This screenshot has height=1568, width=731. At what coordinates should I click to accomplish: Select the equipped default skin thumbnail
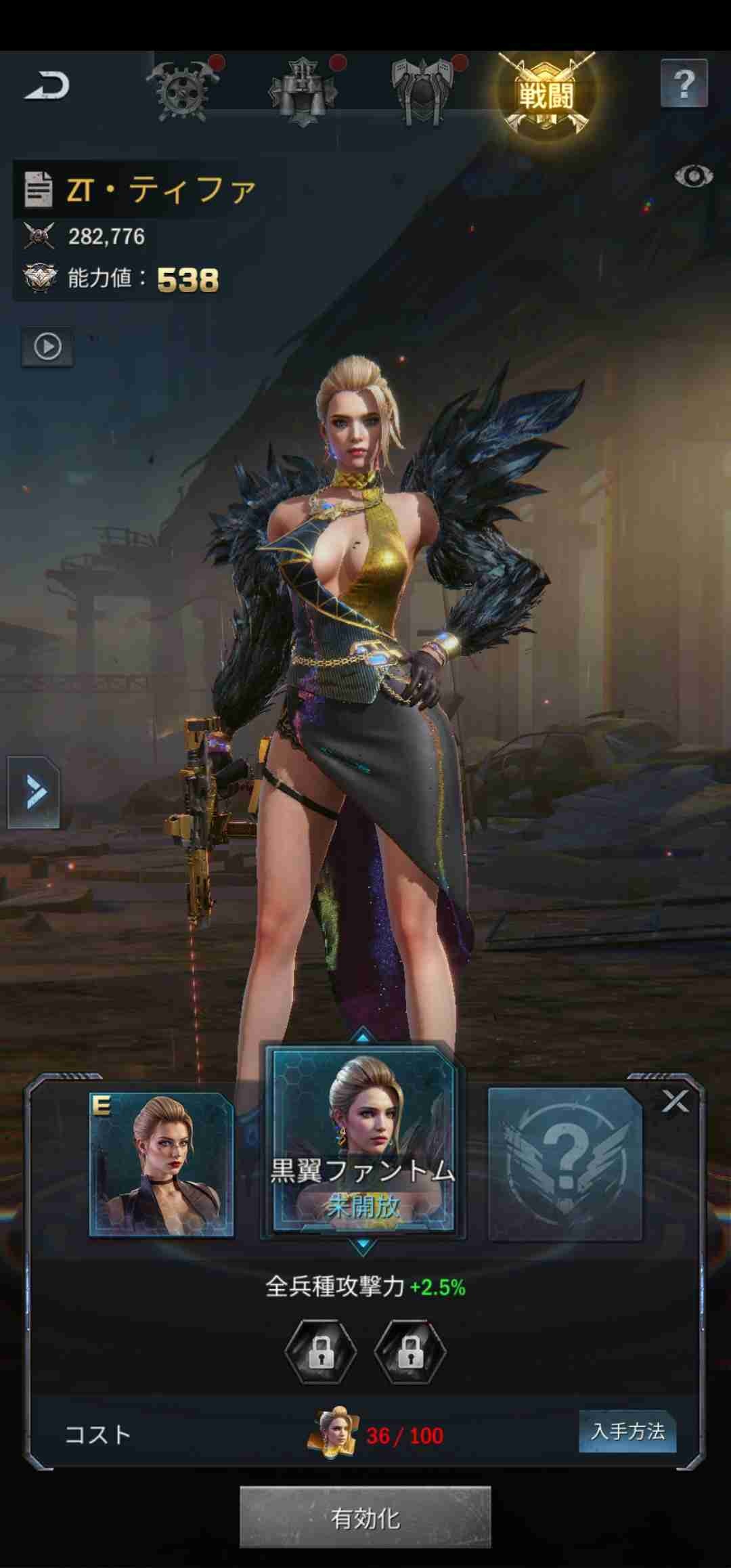point(162,1164)
